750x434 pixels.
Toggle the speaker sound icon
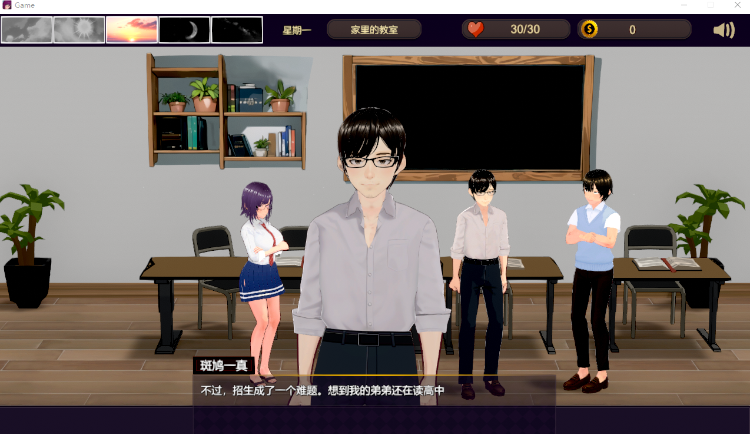(724, 29)
